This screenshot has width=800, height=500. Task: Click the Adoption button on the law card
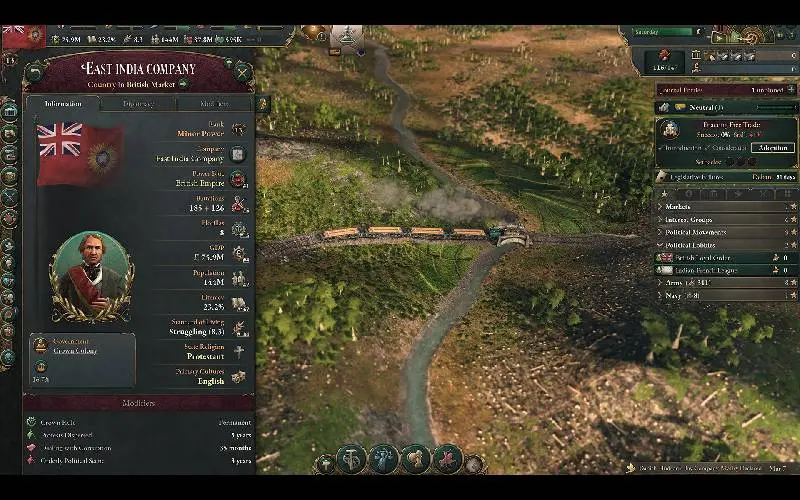click(x=774, y=147)
